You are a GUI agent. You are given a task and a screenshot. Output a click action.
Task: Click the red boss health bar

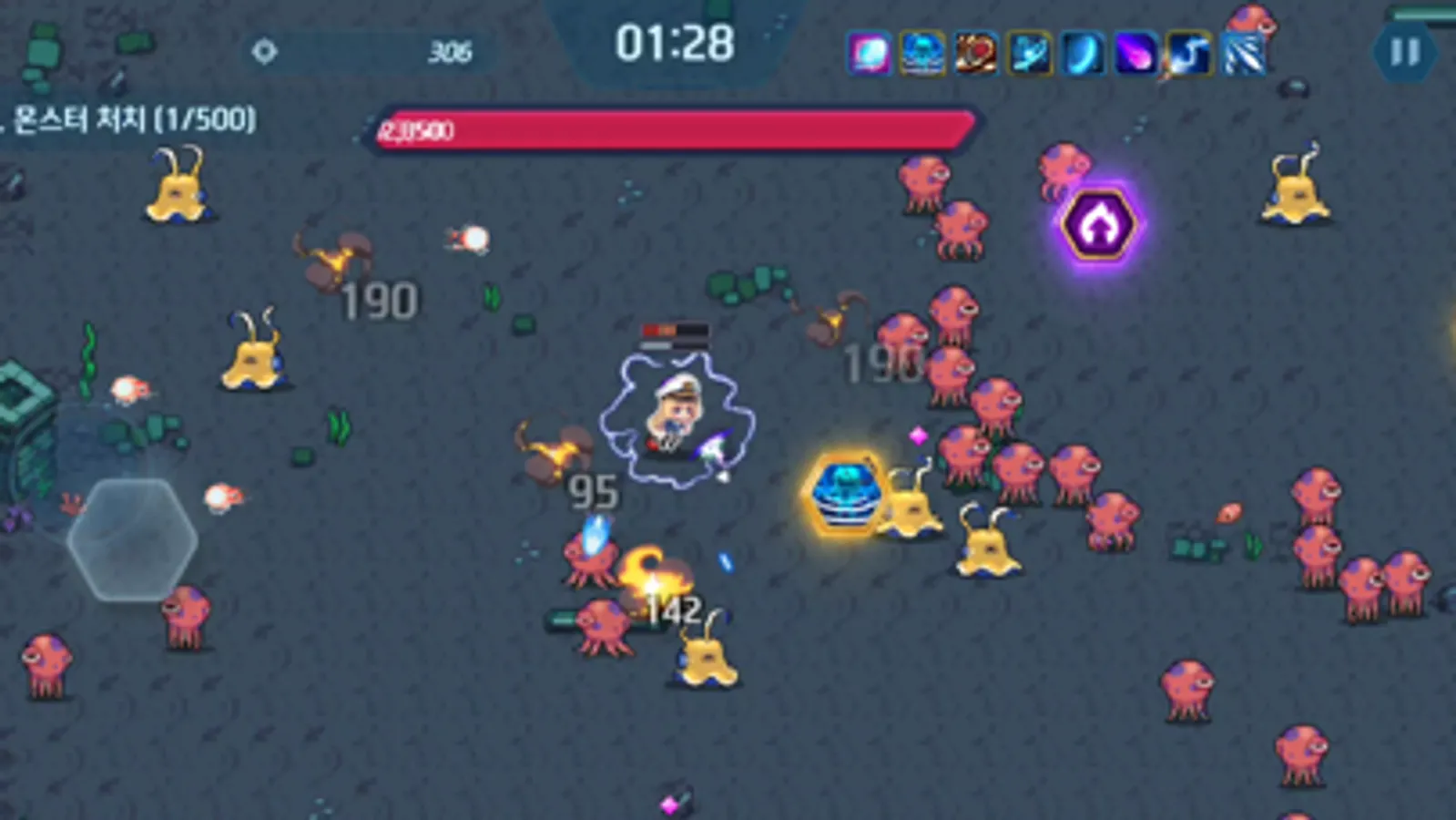coord(671,132)
